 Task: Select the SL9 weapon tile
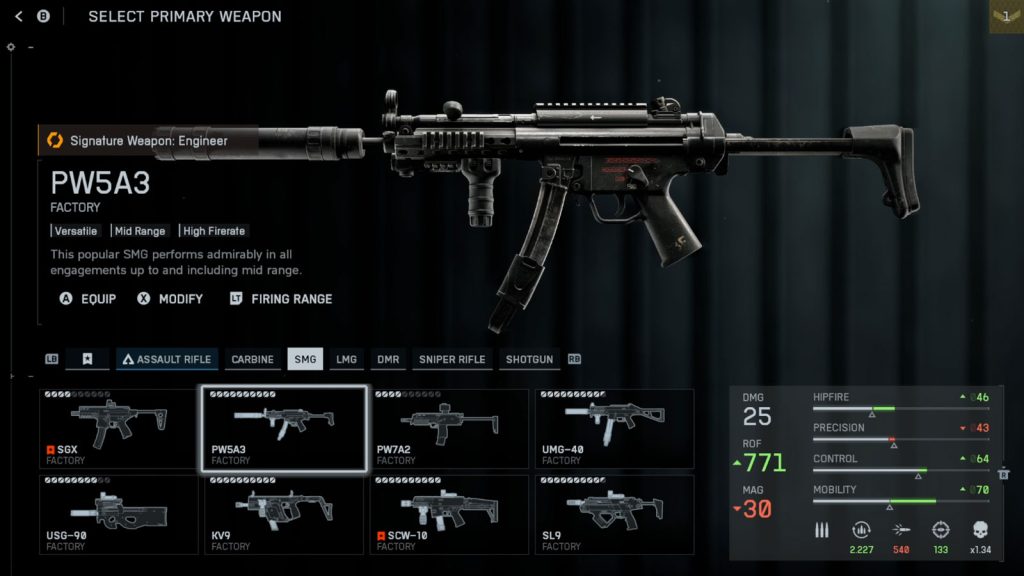(x=615, y=515)
